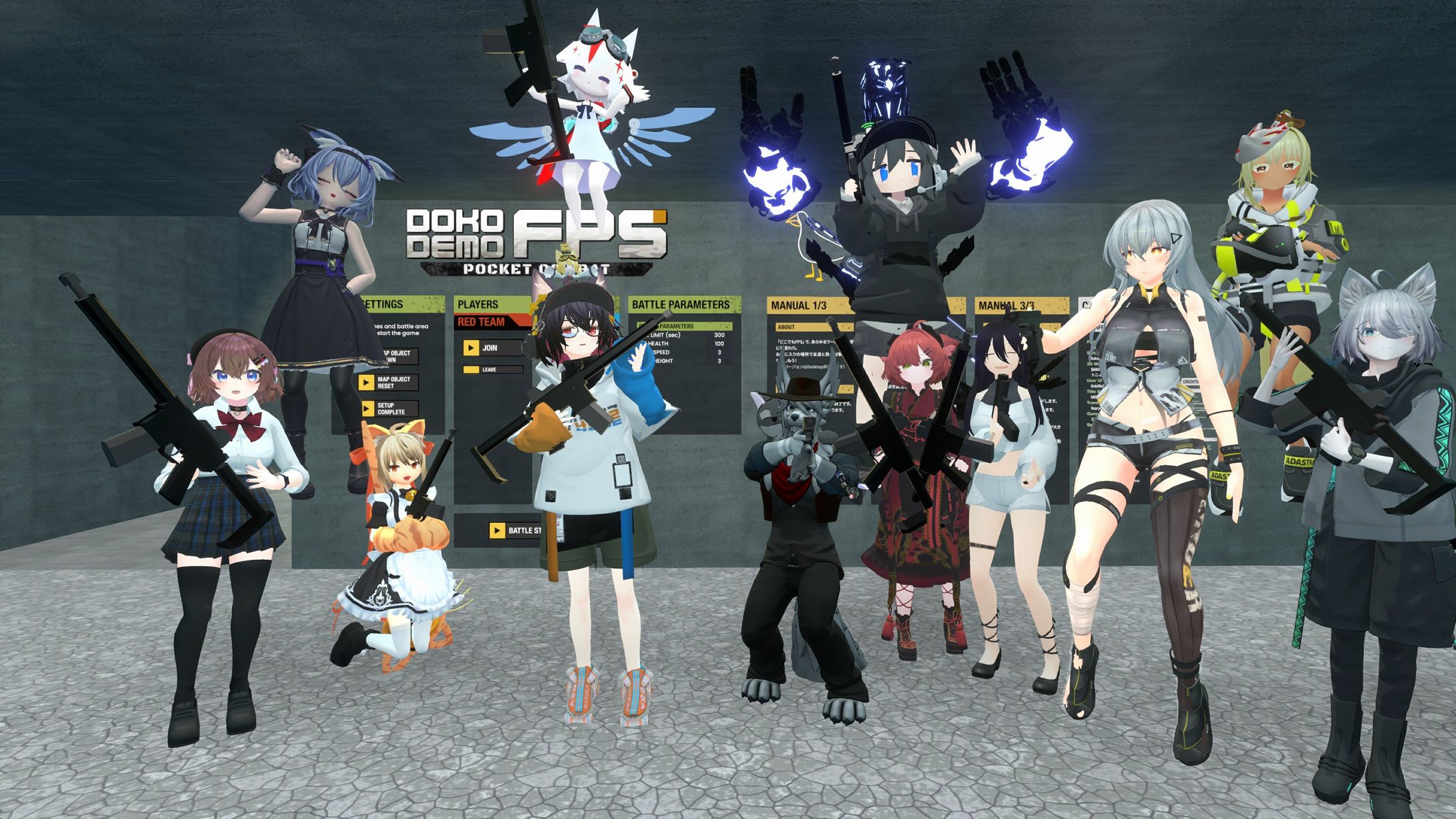Join the Red Team

pos(491,348)
